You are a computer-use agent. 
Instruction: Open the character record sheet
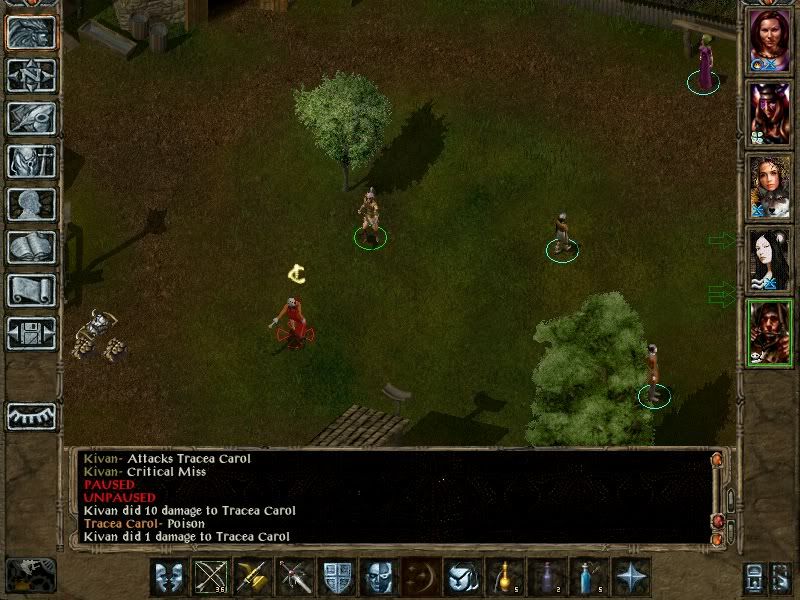[x=31, y=204]
